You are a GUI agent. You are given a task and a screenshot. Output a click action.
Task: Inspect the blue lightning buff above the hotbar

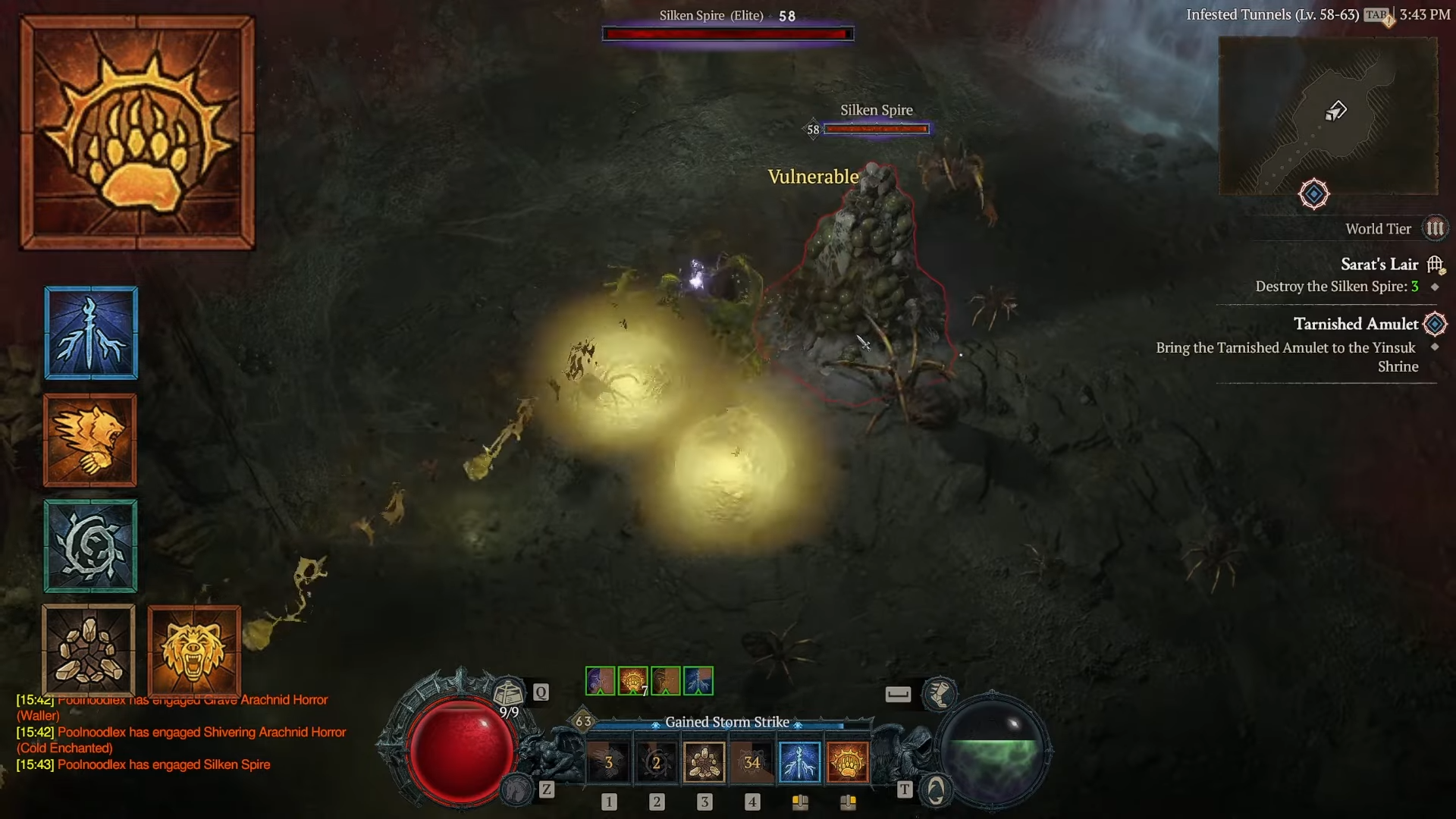coord(698,681)
